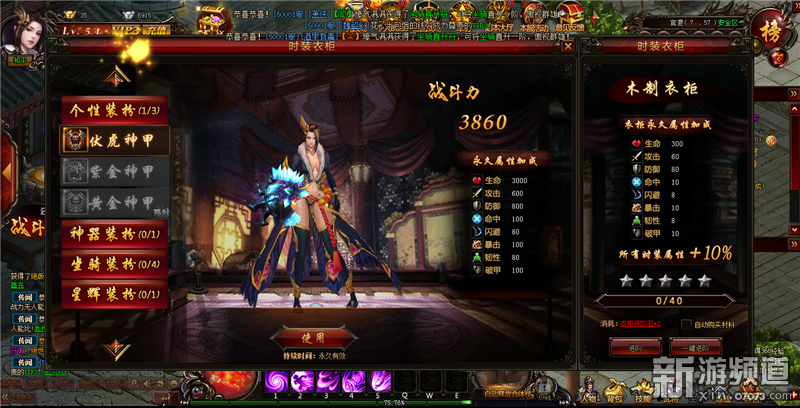Open the 个性装扮 outfit category
Image resolution: width=800 pixels, height=408 pixels.
[113, 110]
